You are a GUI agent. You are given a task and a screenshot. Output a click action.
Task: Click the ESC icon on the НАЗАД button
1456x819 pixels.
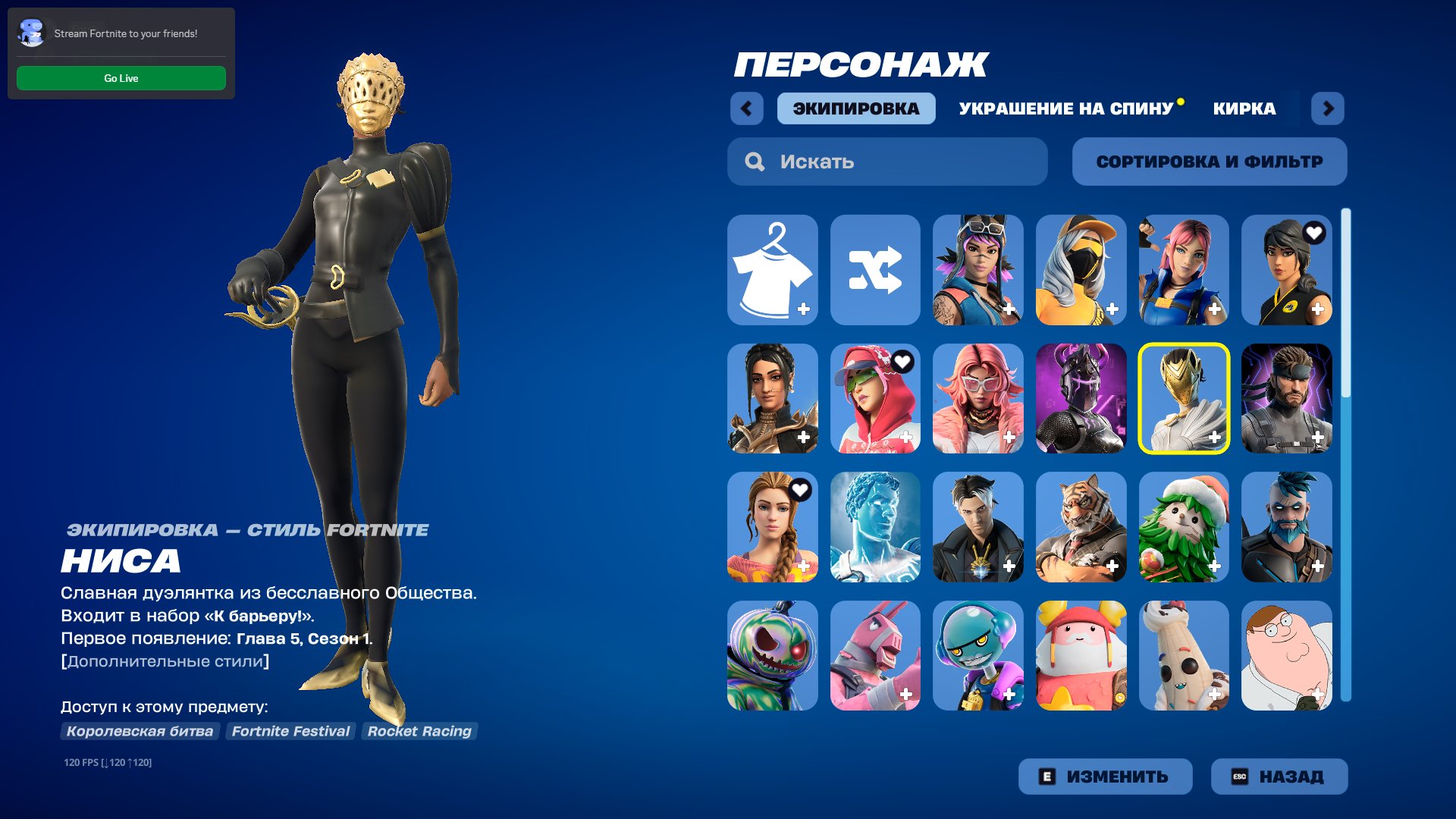point(1241,776)
